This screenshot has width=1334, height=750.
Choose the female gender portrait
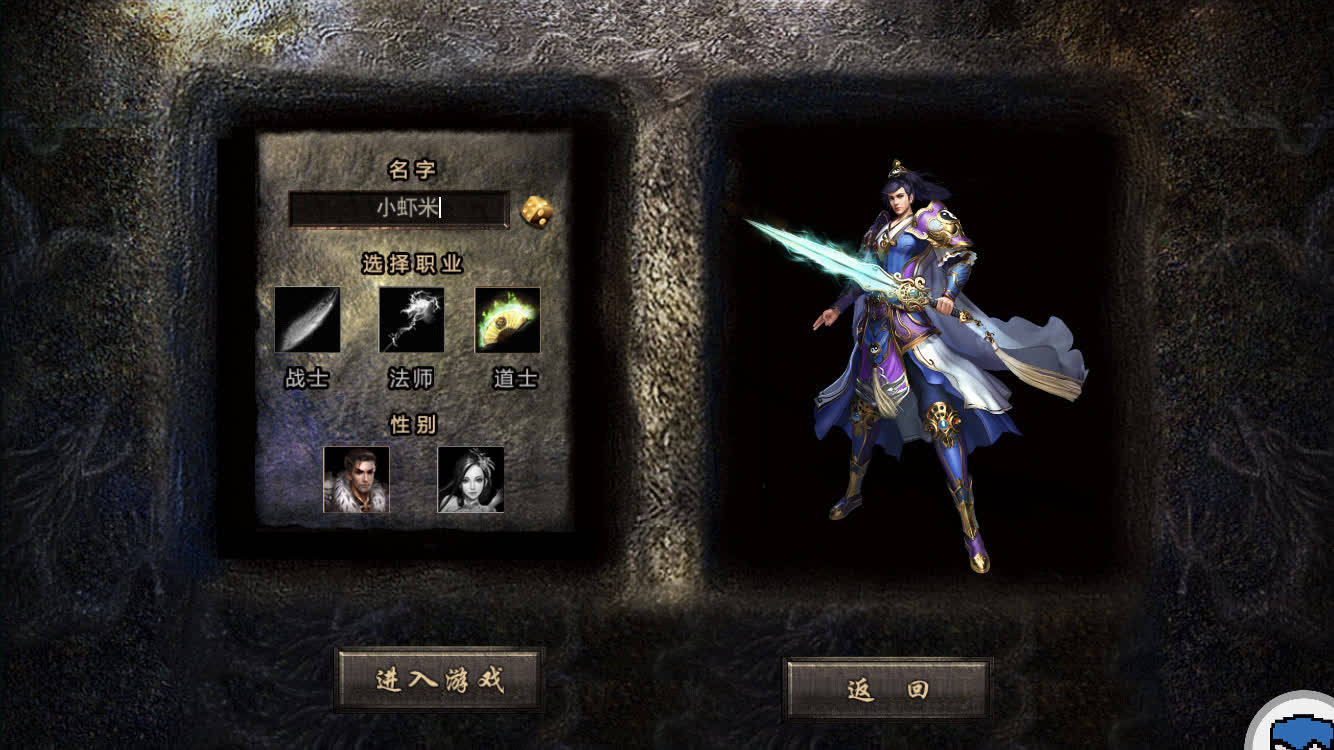pos(470,480)
